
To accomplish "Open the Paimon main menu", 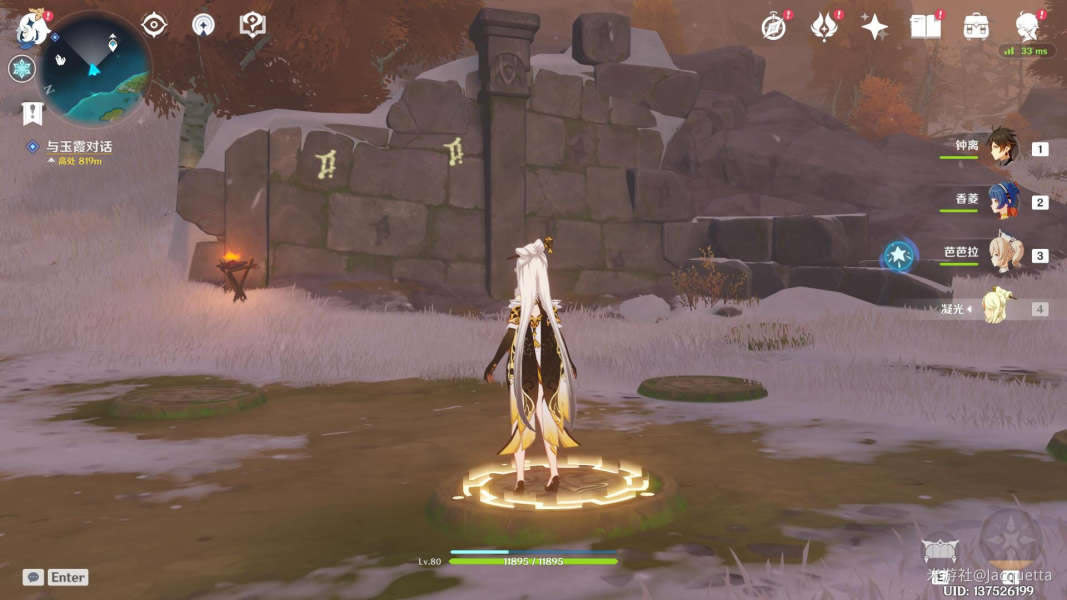I will (x=32, y=27).
